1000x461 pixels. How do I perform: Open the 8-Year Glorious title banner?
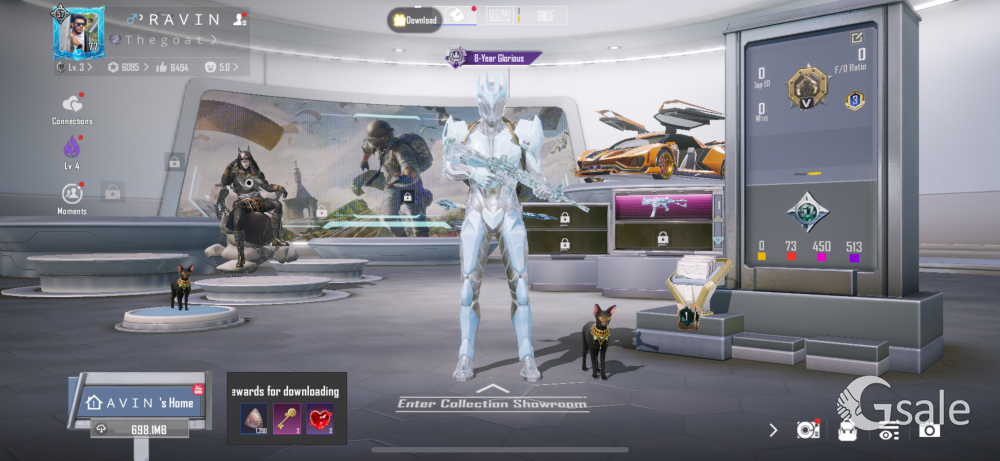494,58
